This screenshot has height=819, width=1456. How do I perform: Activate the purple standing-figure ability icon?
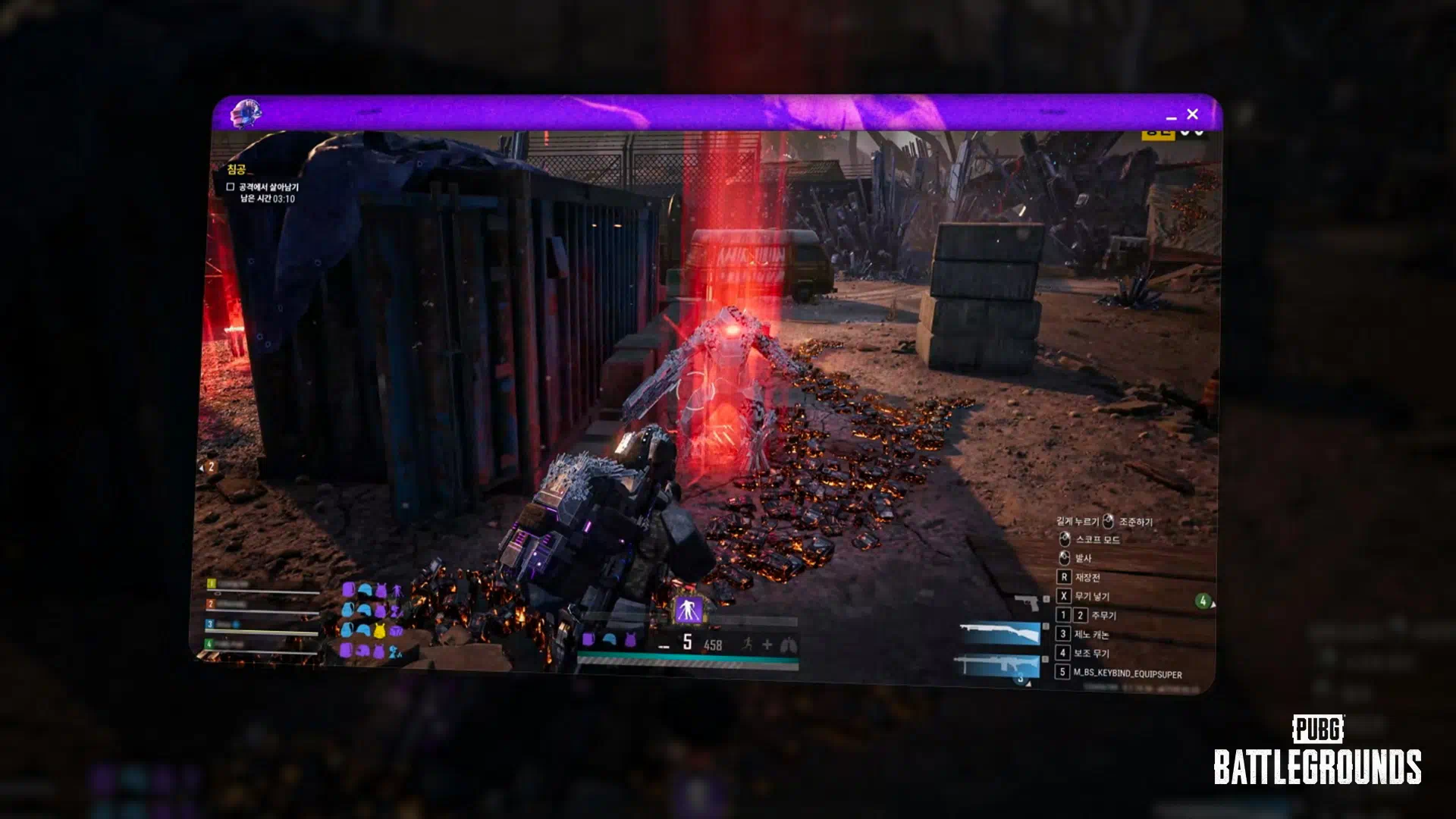[689, 609]
